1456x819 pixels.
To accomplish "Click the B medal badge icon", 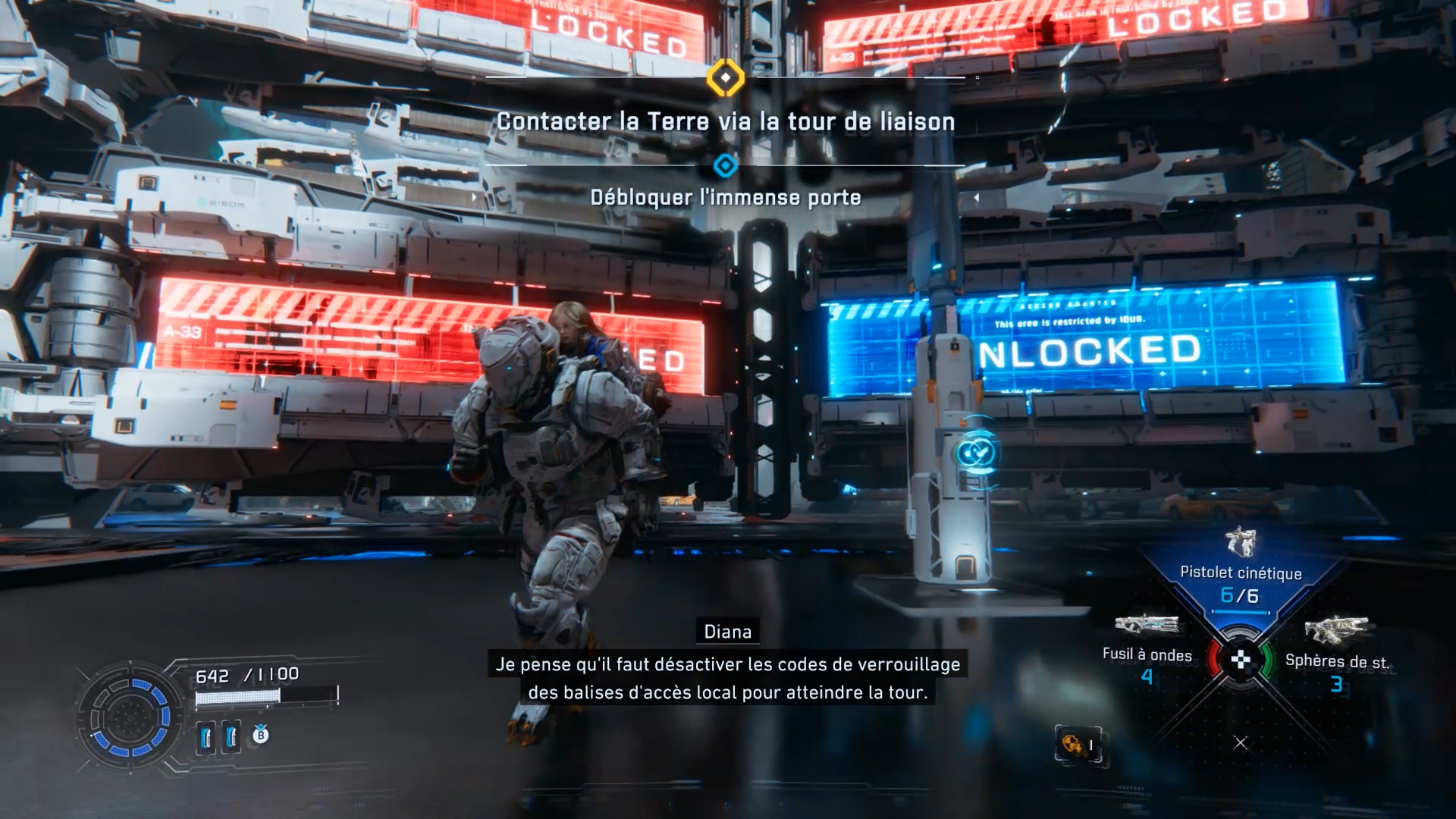I will [x=260, y=735].
